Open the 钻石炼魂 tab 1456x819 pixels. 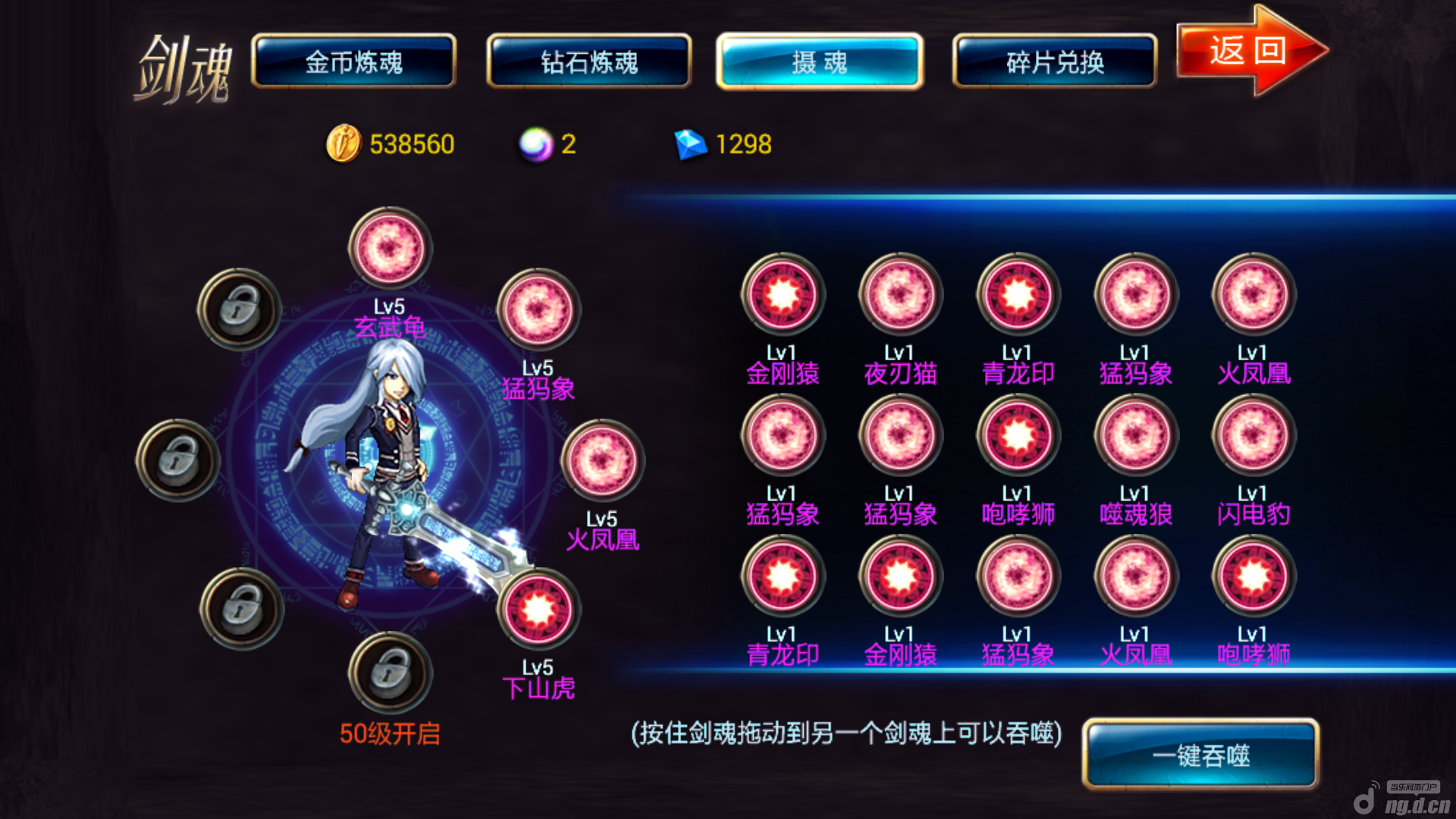[589, 61]
